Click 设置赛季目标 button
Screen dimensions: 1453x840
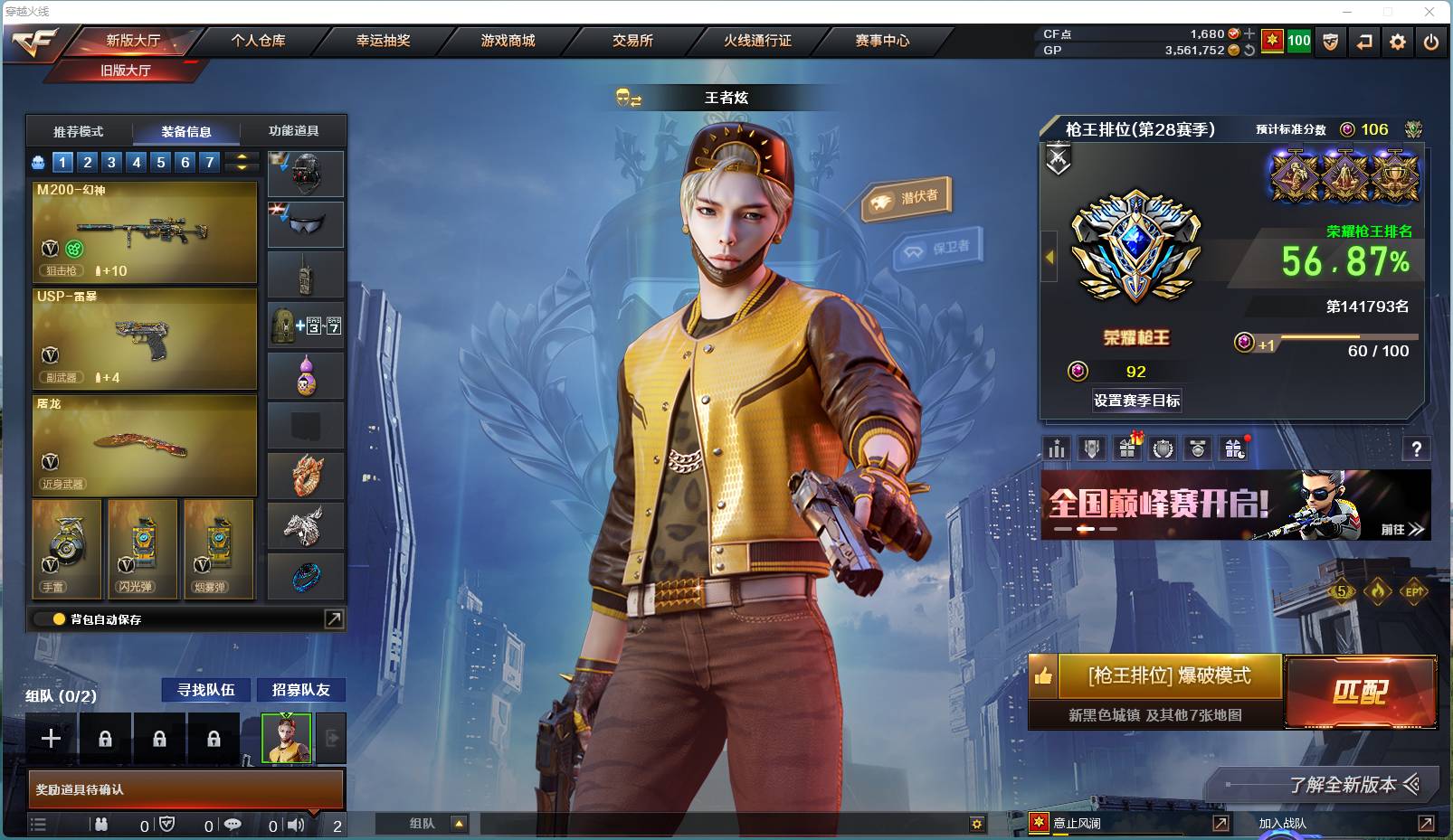point(1136,401)
